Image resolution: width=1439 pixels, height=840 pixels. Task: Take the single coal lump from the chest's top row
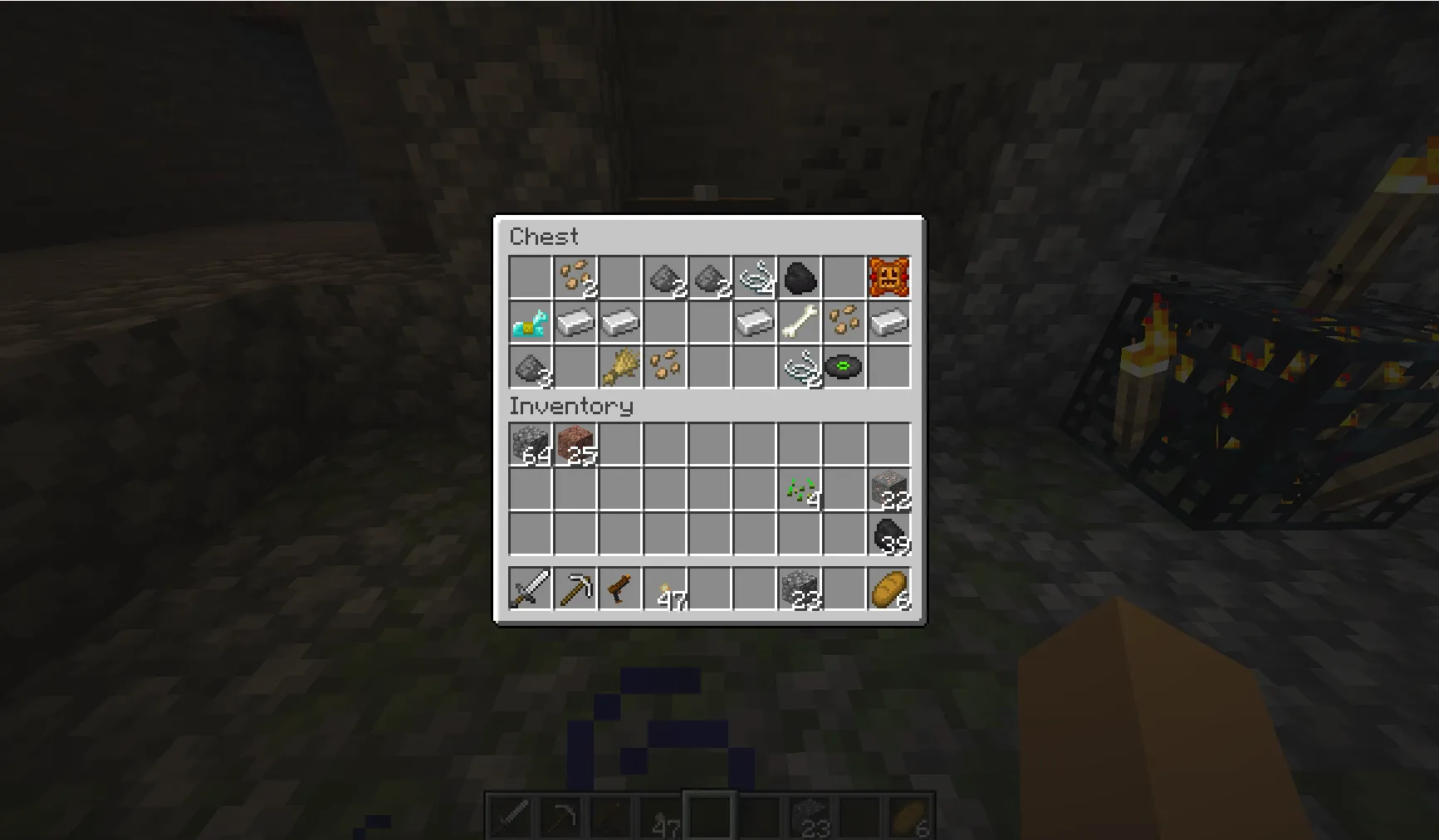point(800,277)
